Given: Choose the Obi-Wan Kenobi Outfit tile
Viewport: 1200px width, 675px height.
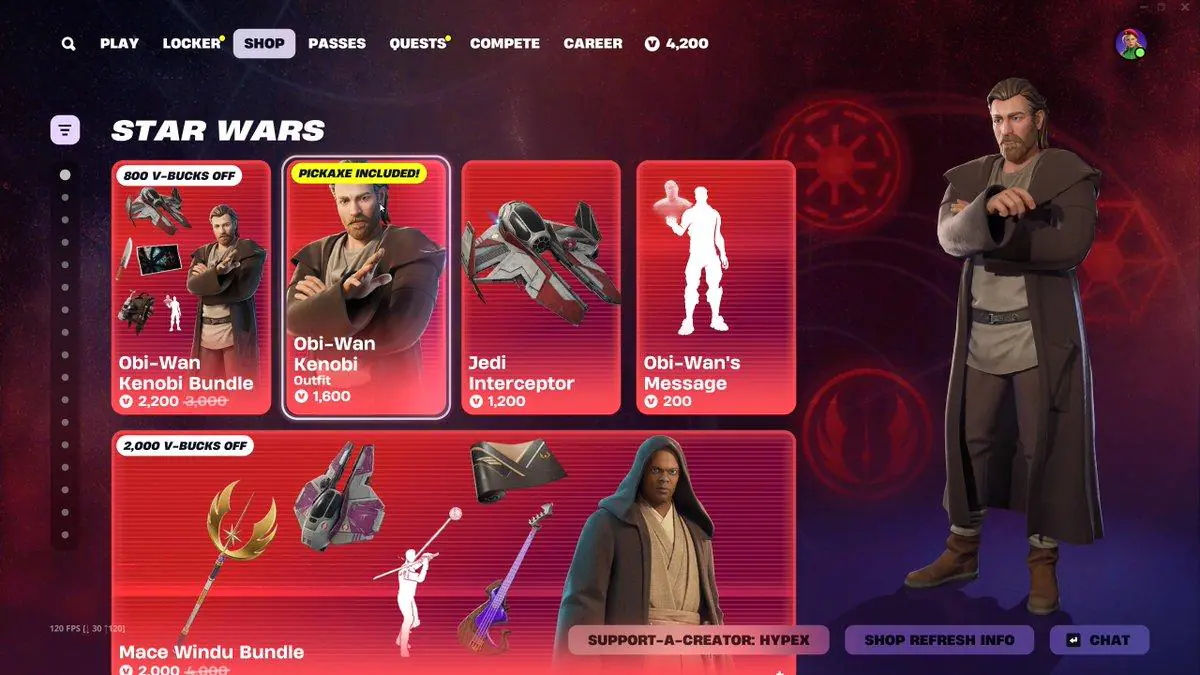Looking at the screenshot, I should pyautogui.click(x=366, y=288).
